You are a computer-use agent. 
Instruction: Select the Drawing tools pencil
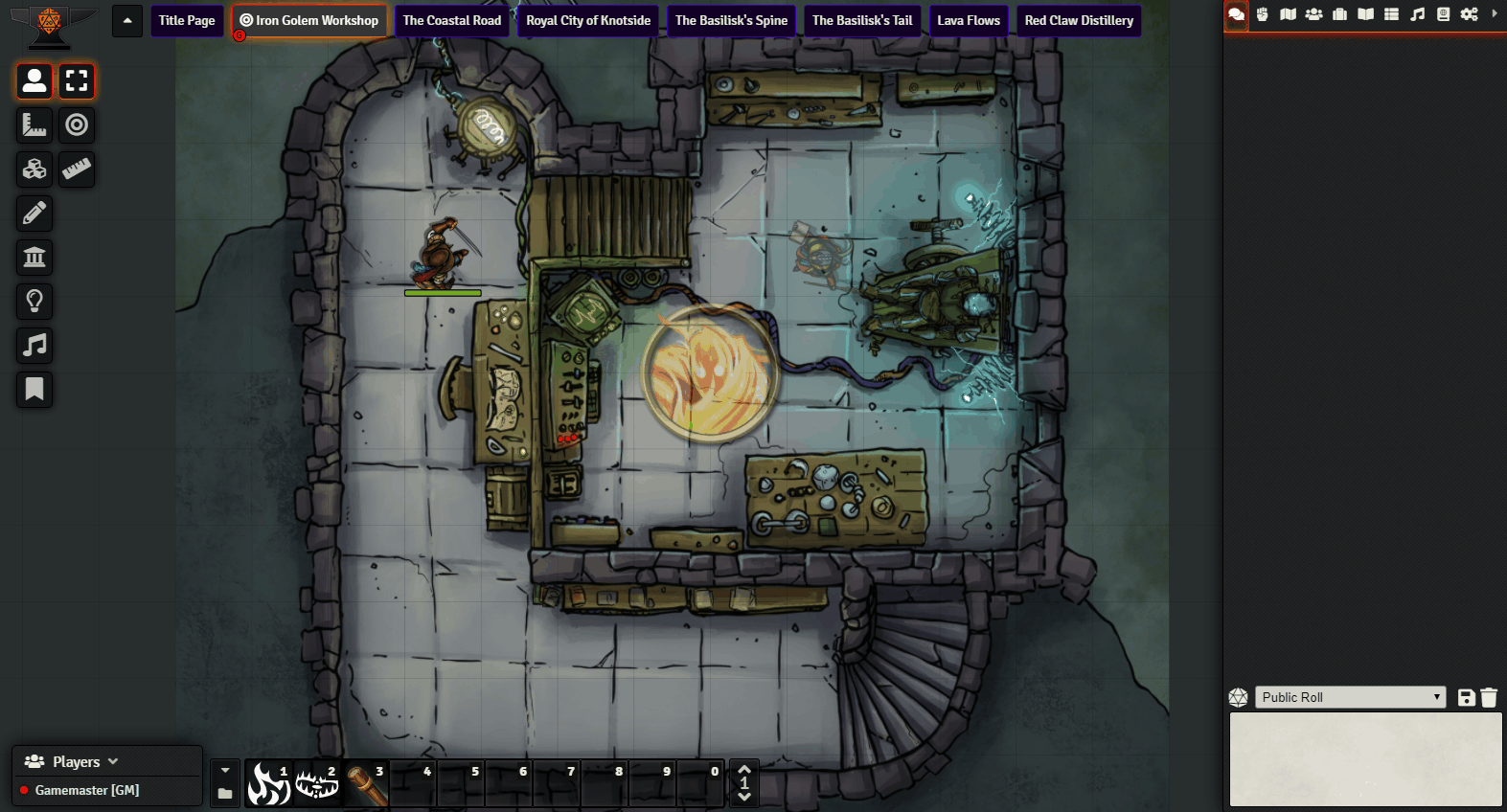[34, 213]
